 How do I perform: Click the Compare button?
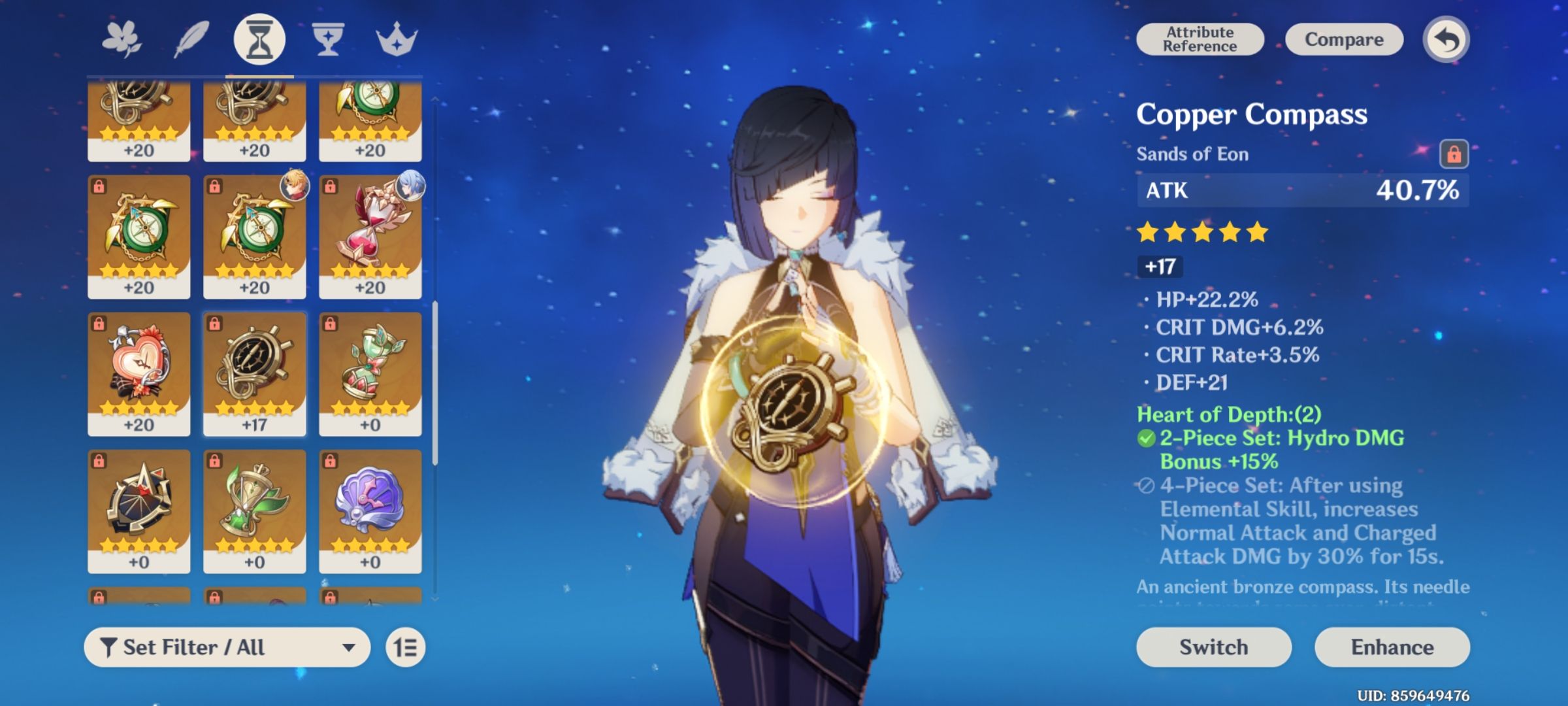pyautogui.click(x=1344, y=39)
